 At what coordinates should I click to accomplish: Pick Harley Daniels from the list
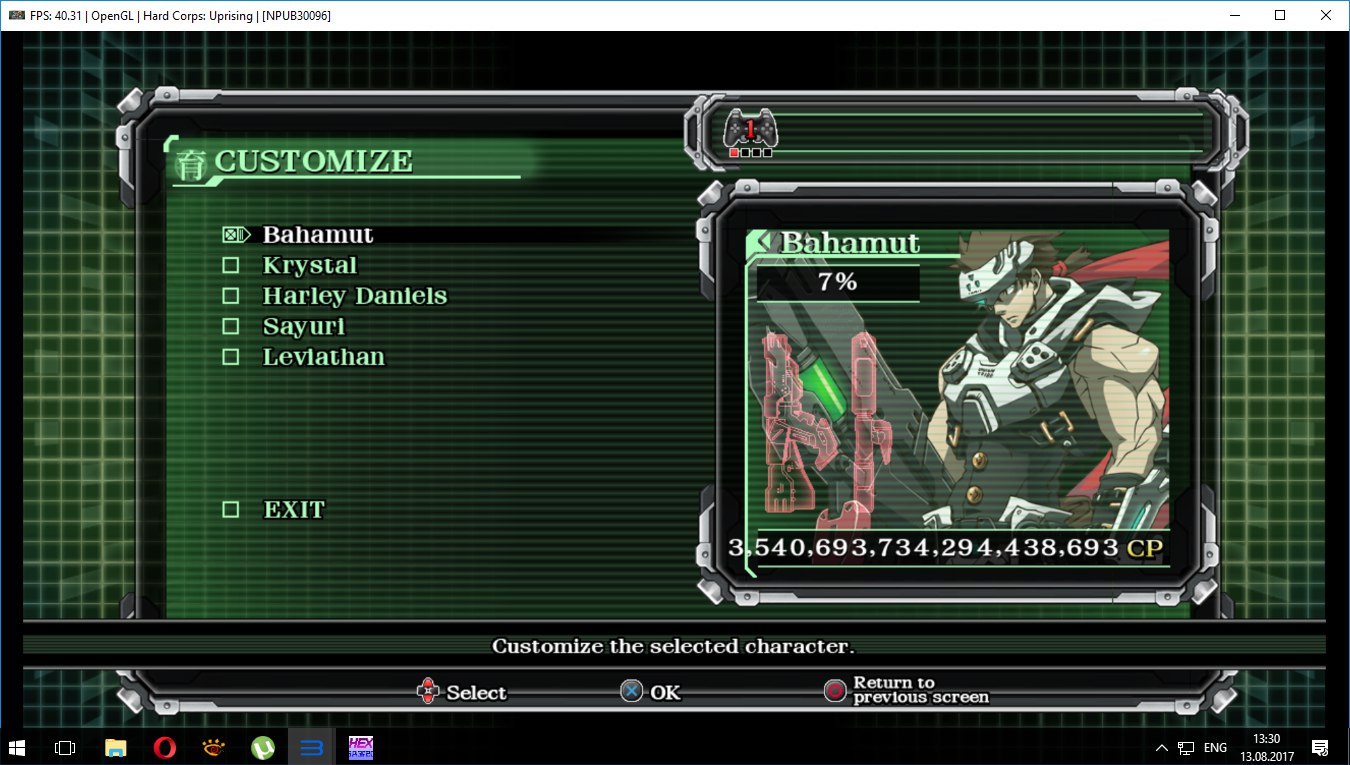tap(354, 296)
